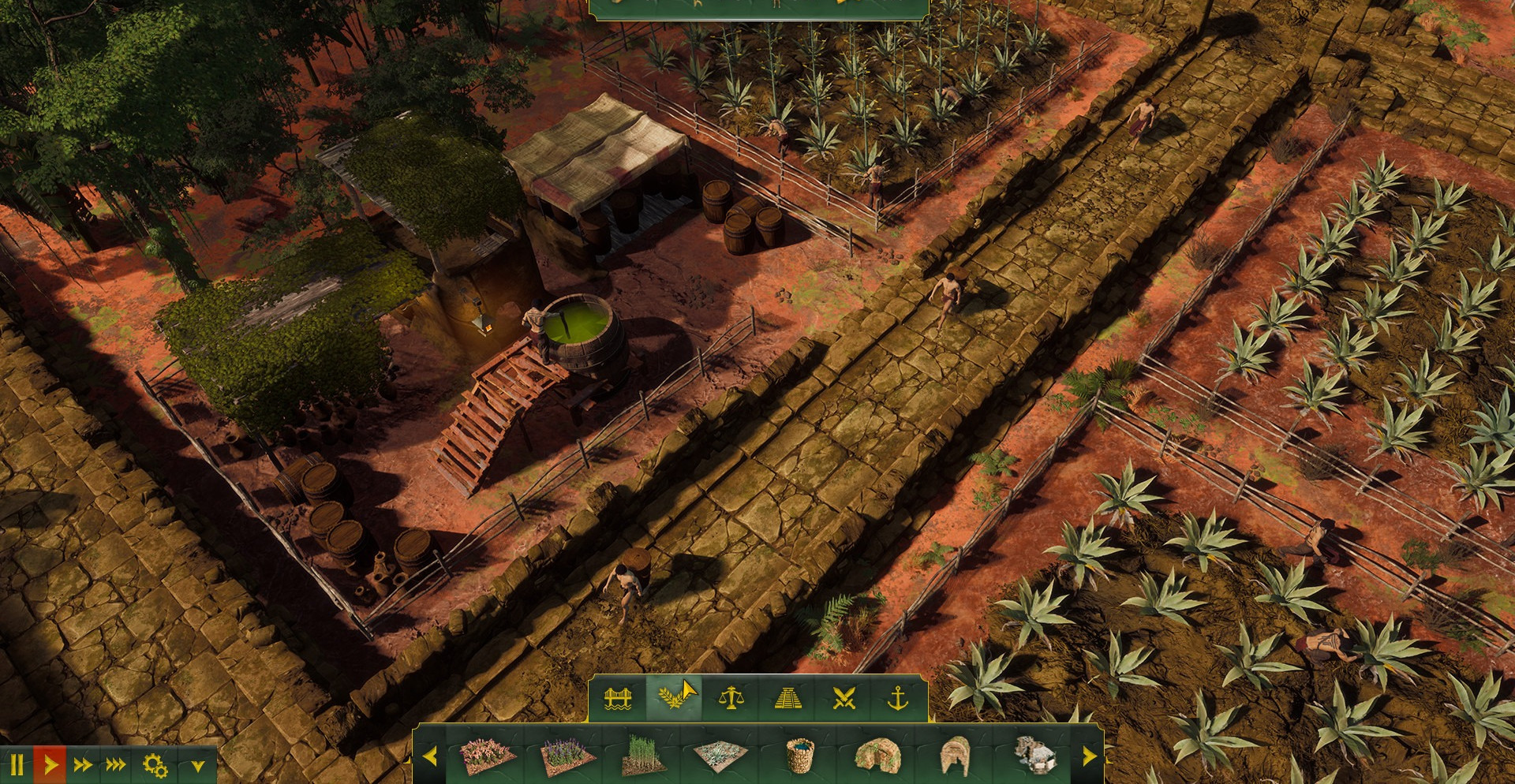Screen dimensions: 1515x784
Task: Choose the tall green cane field
Action: 644,756
